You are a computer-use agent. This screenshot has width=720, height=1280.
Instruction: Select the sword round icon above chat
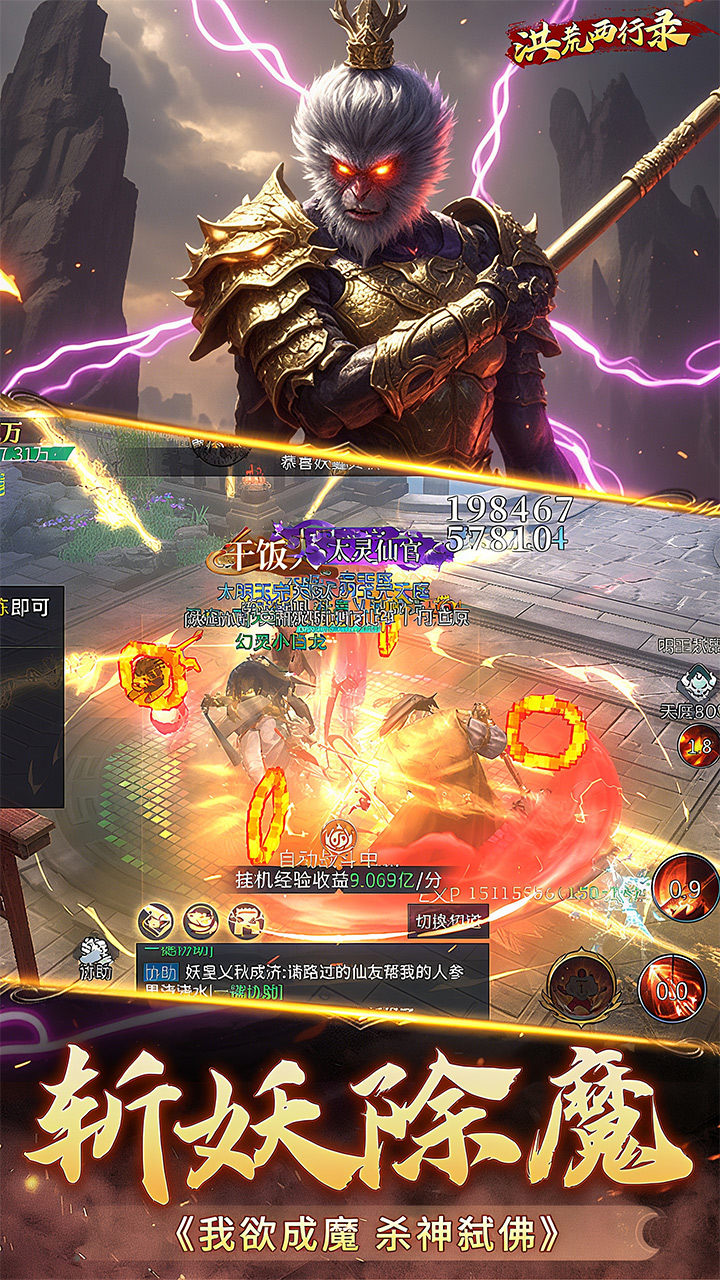pyautogui.click(x=156, y=918)
